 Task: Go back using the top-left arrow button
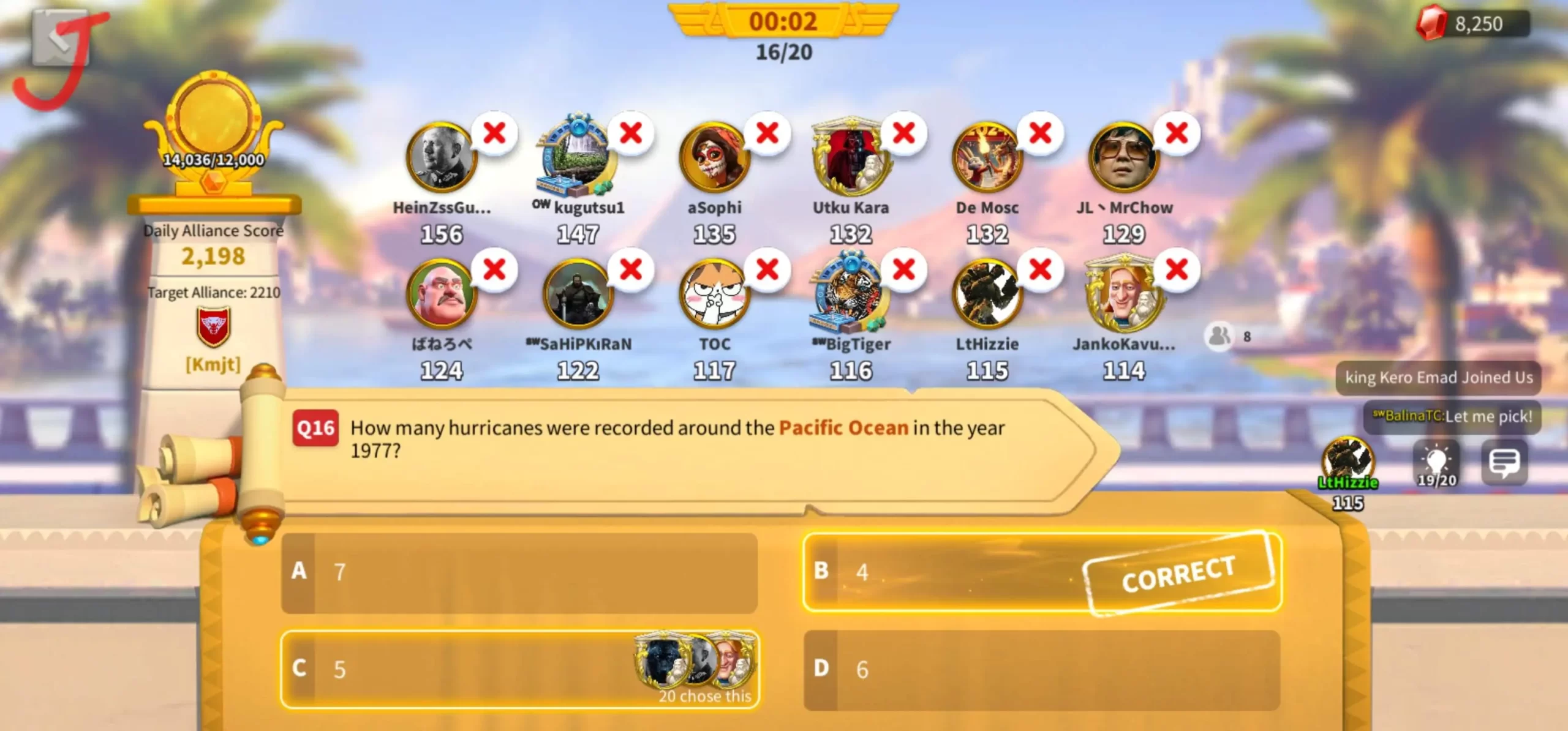click(x=60, y=38)
